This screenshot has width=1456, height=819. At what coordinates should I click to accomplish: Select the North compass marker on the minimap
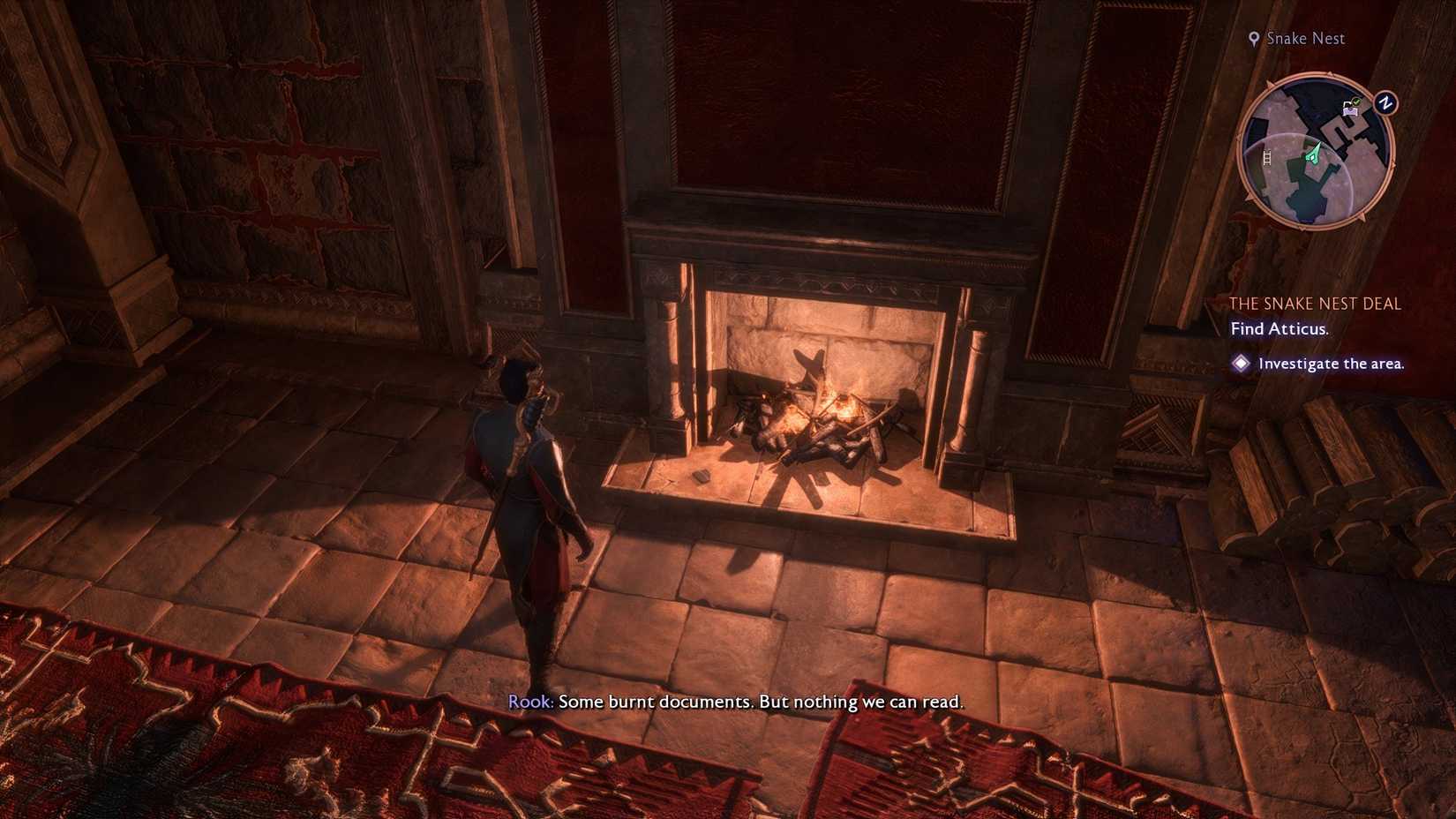(x=1385, y=104)
